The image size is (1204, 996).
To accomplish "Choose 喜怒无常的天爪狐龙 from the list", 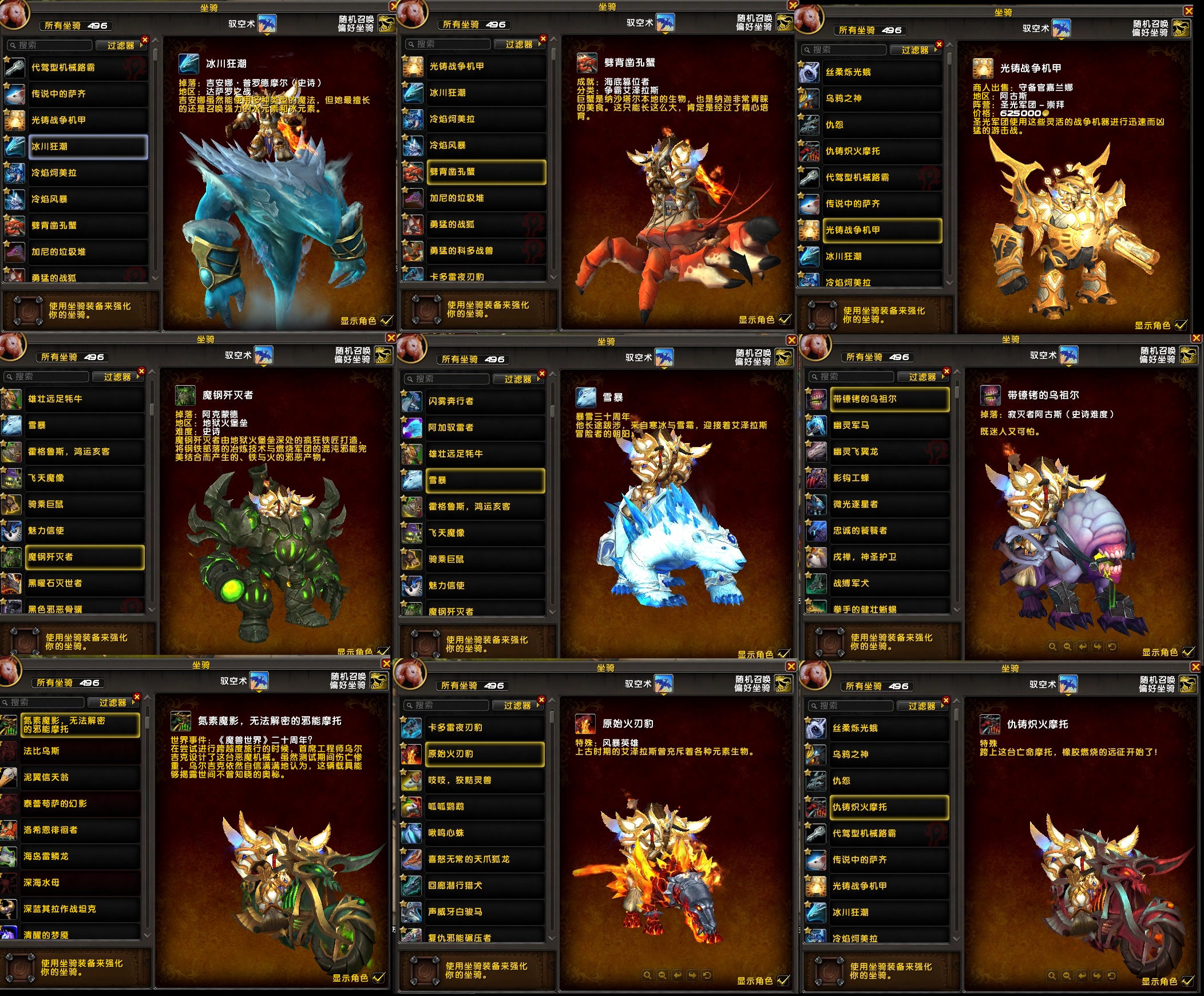I will point(485,860).
